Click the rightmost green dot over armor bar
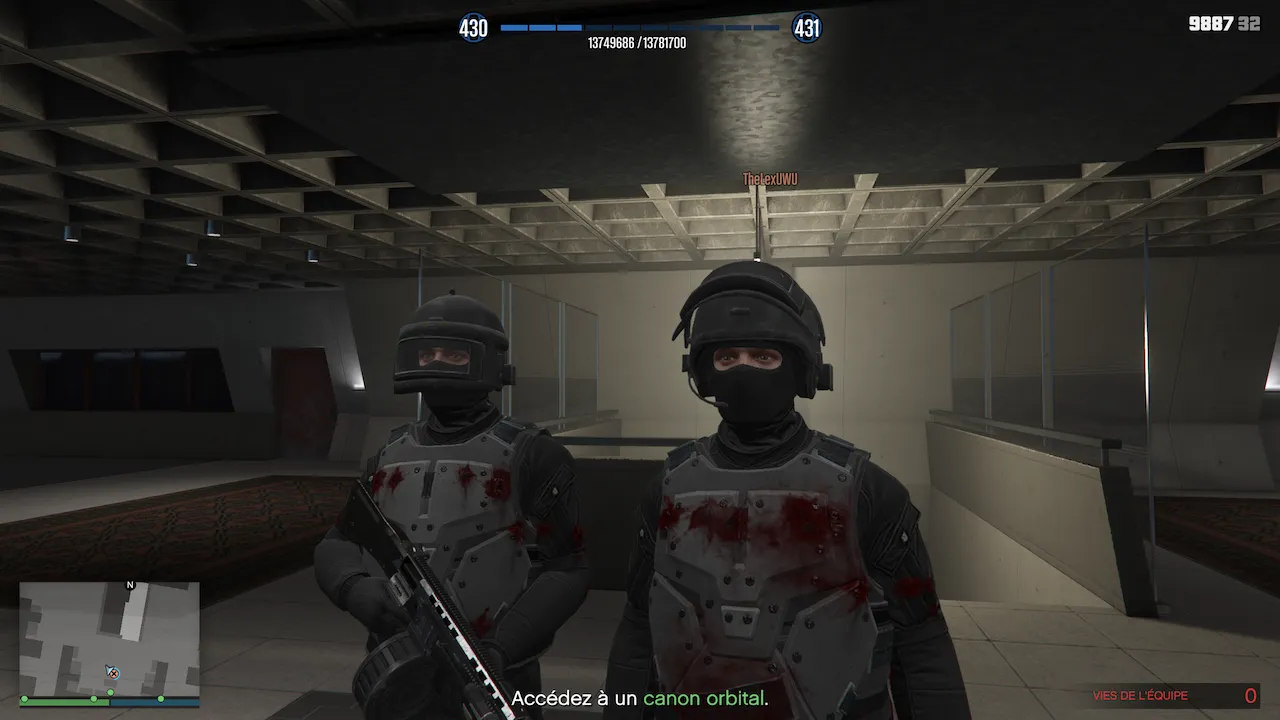This screenshot has width=1280, height=720. [161, 699]
